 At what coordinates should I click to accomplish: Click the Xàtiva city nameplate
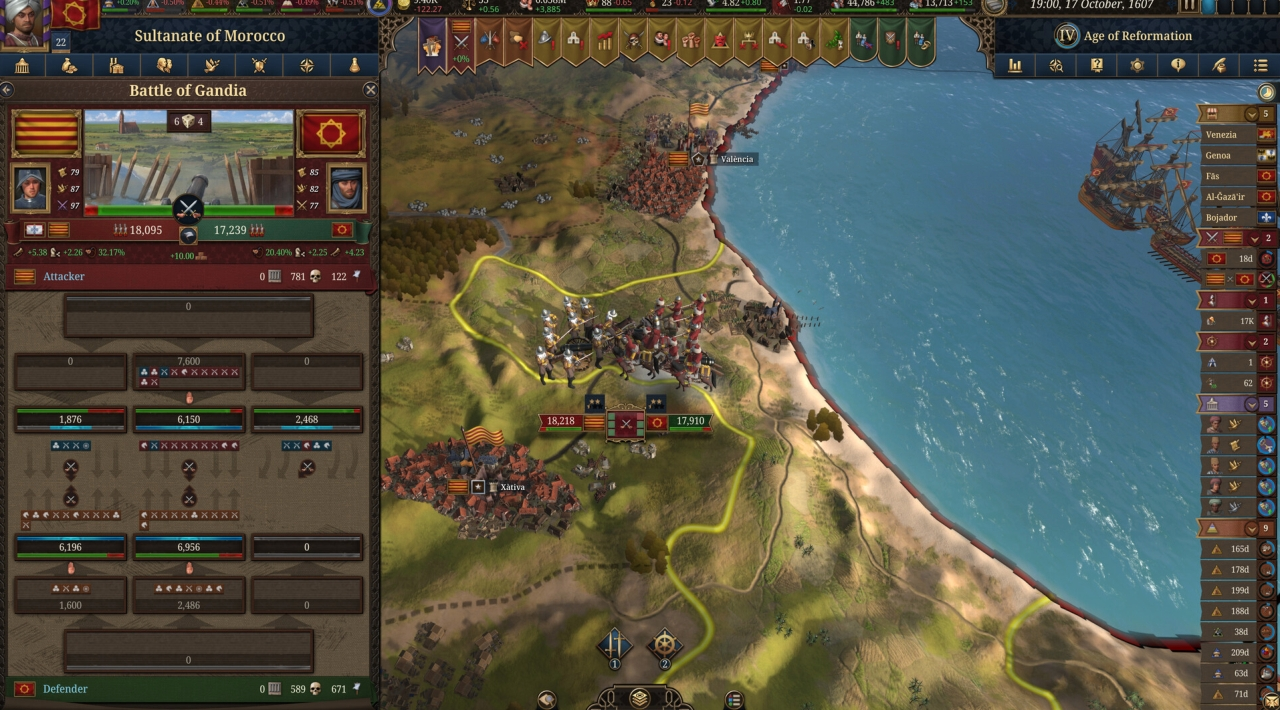[x=512, y=487]
